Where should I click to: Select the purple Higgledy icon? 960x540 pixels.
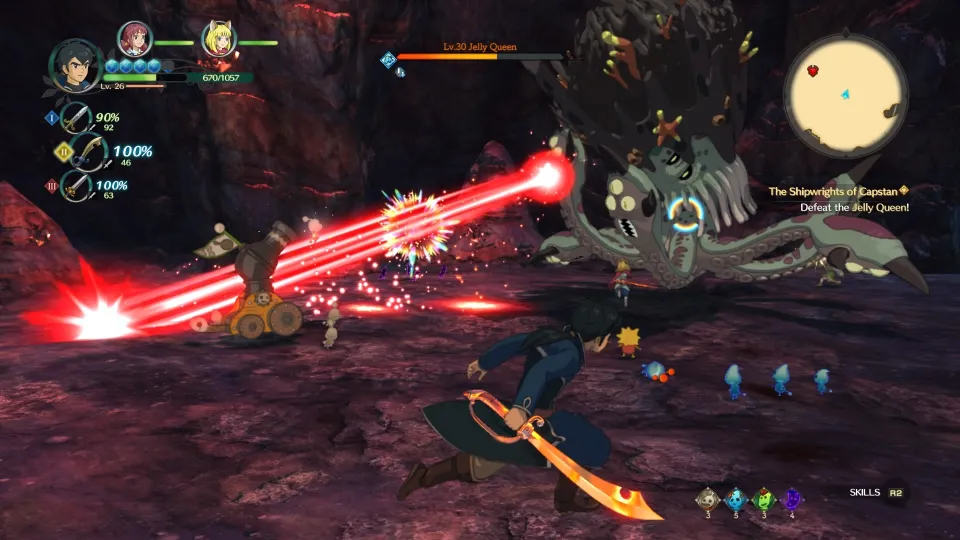click(792, 498)
